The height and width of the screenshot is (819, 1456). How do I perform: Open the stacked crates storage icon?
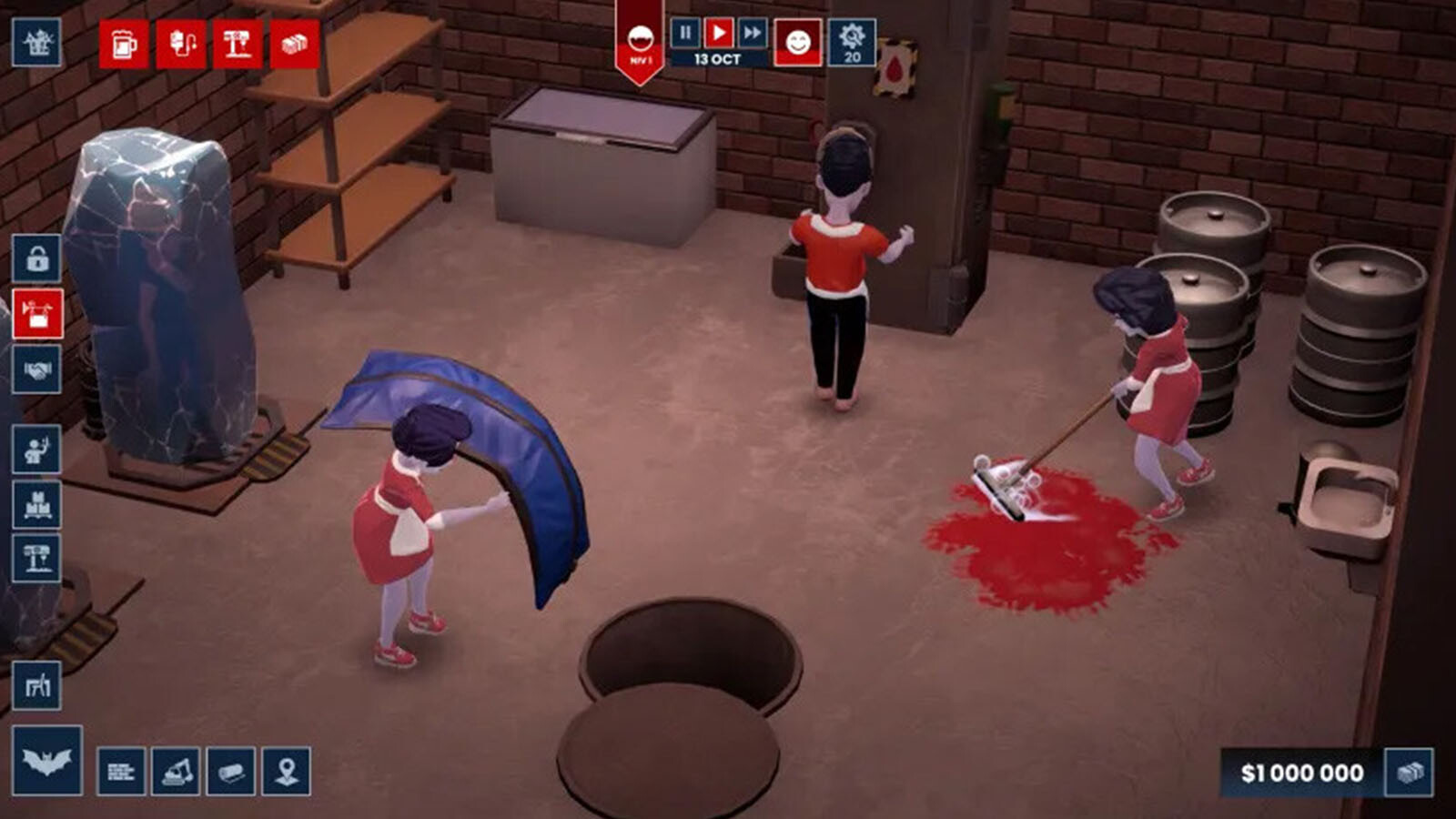[37, 503]
